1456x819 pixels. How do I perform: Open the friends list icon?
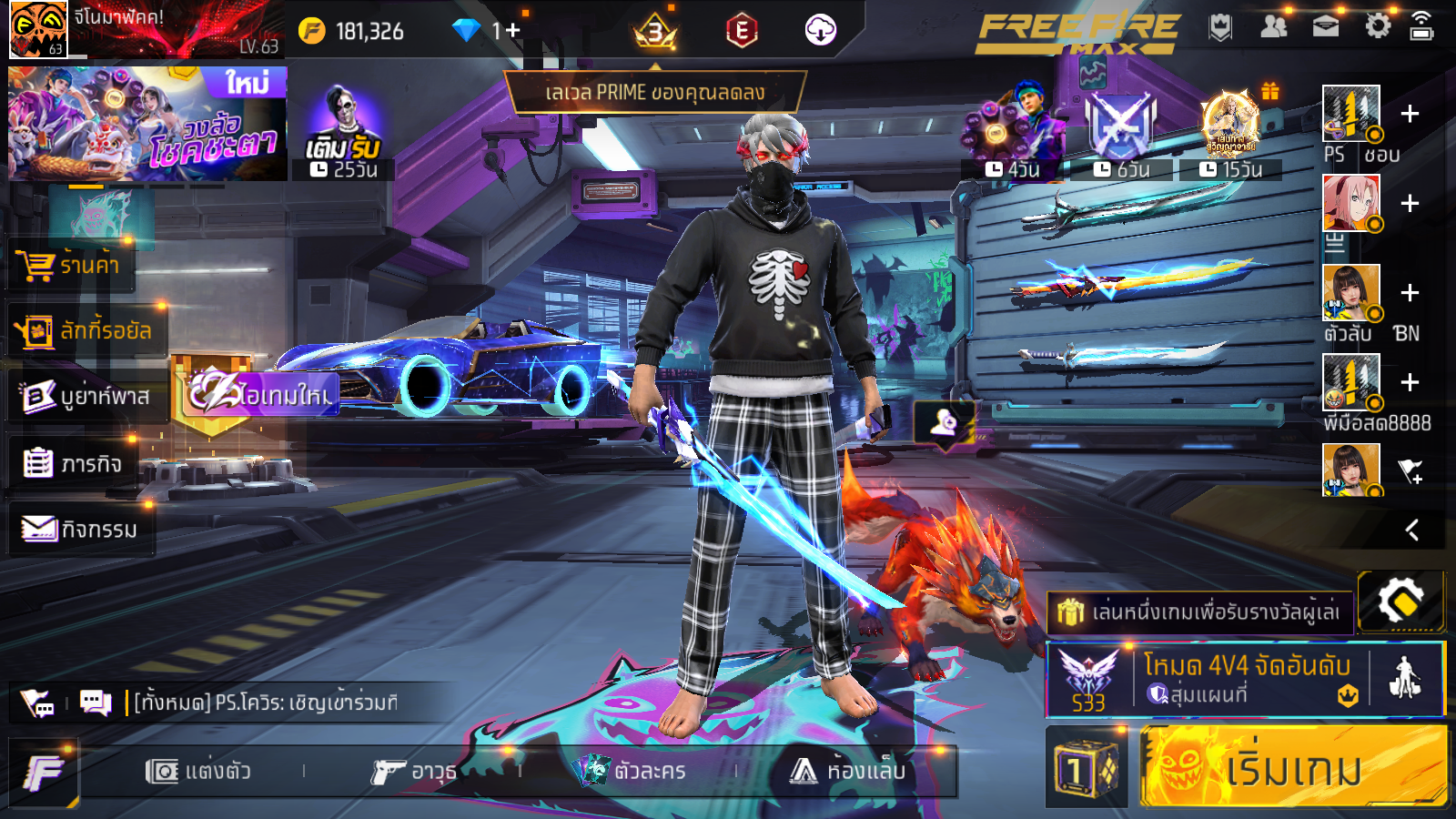click(1273, 26)
